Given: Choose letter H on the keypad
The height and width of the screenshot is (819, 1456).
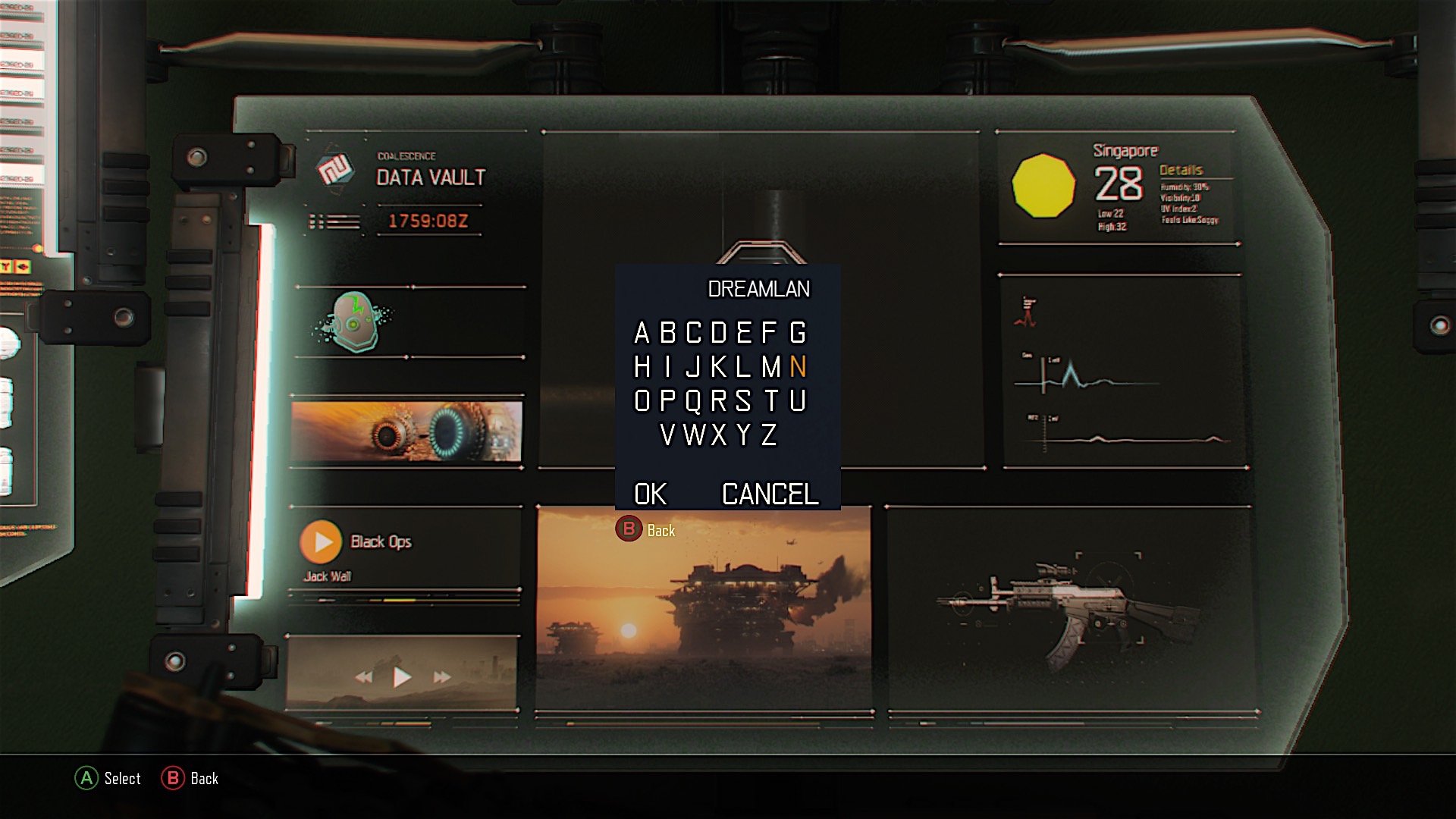Looking at the screenshot, I should tap(642, 368).
